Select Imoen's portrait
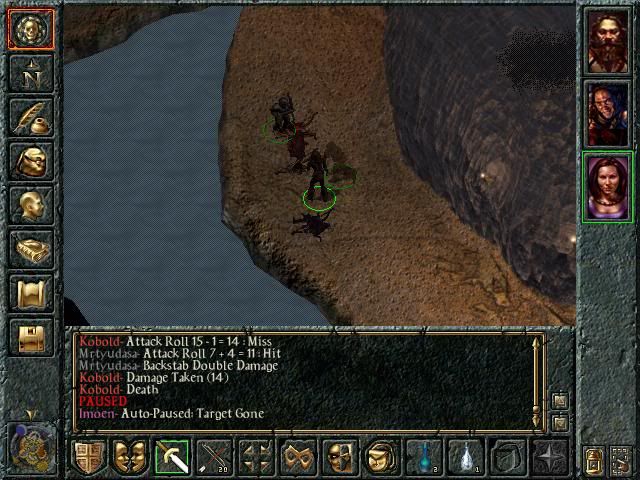Viewport: 640px width, 480px height. (608, 187)
